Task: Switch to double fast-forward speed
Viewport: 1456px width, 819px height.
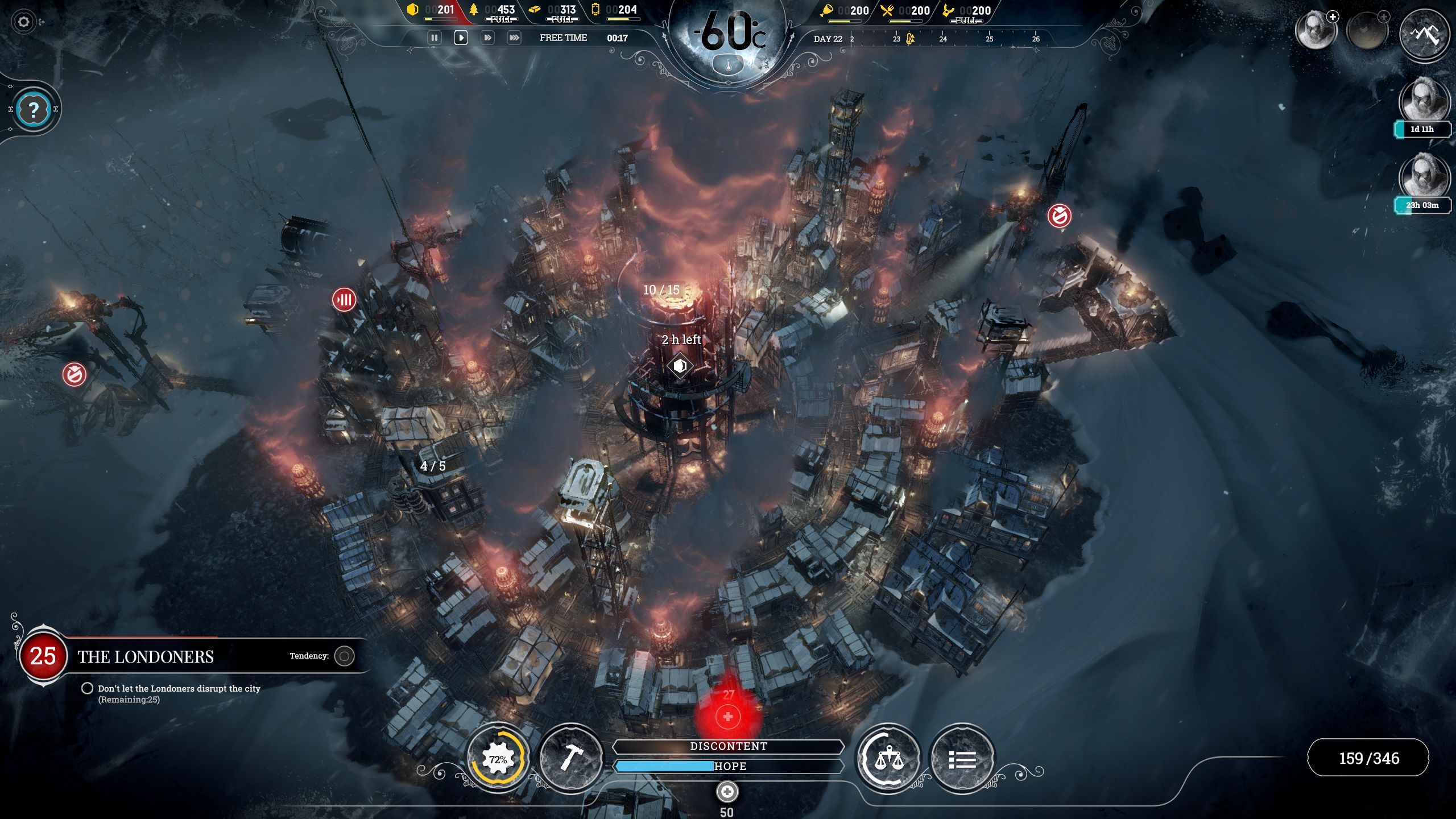Action: 487,38
